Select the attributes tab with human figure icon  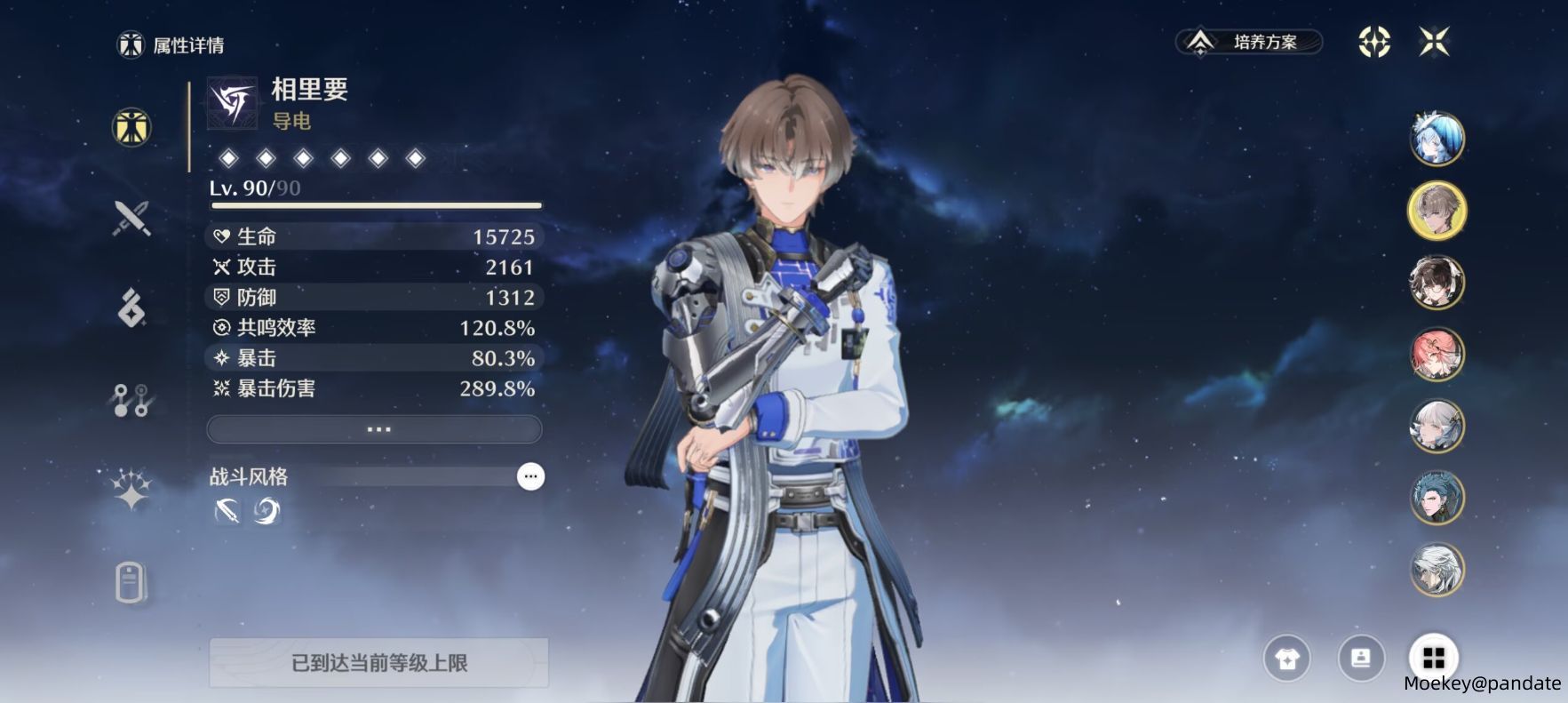tap(131, 128)
